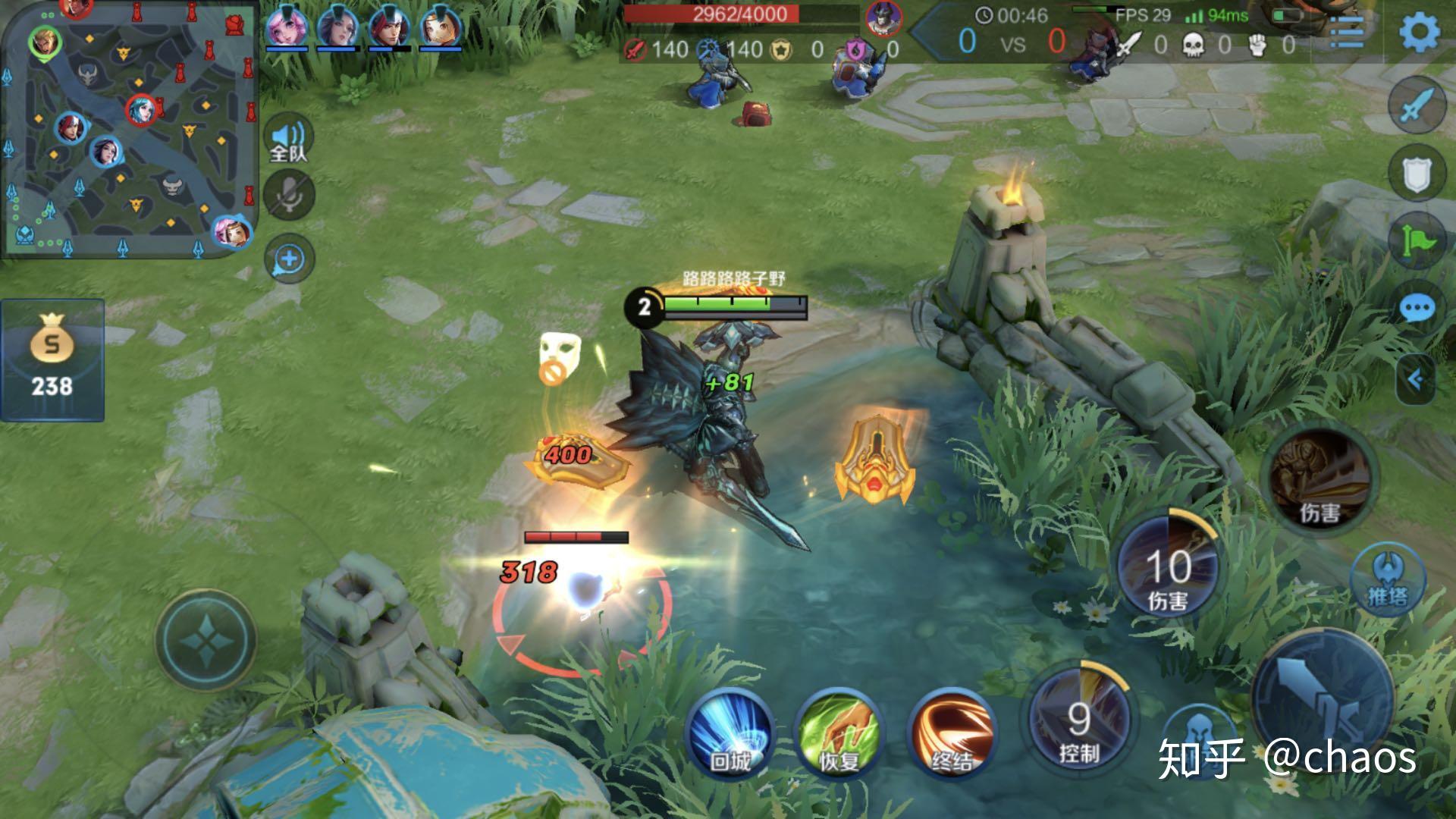Activate the 回城 recall skill

[x=730, y=733]
